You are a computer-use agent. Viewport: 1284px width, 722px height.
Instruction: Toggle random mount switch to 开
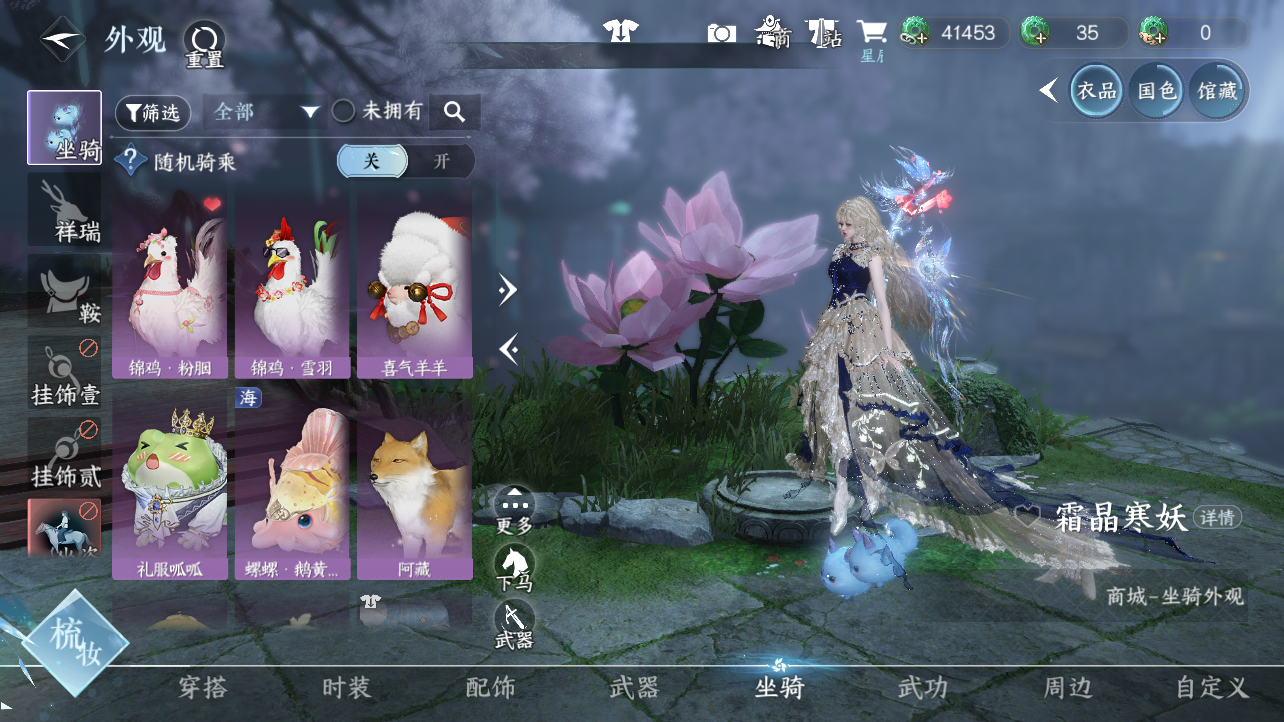click(x=441, y=161)
